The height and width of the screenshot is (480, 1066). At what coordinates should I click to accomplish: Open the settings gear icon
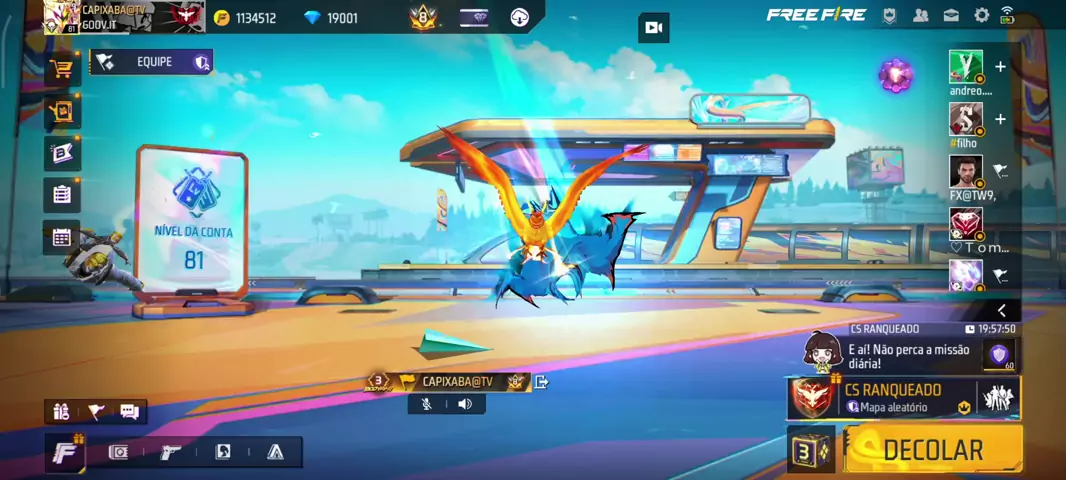coord(981,15)
